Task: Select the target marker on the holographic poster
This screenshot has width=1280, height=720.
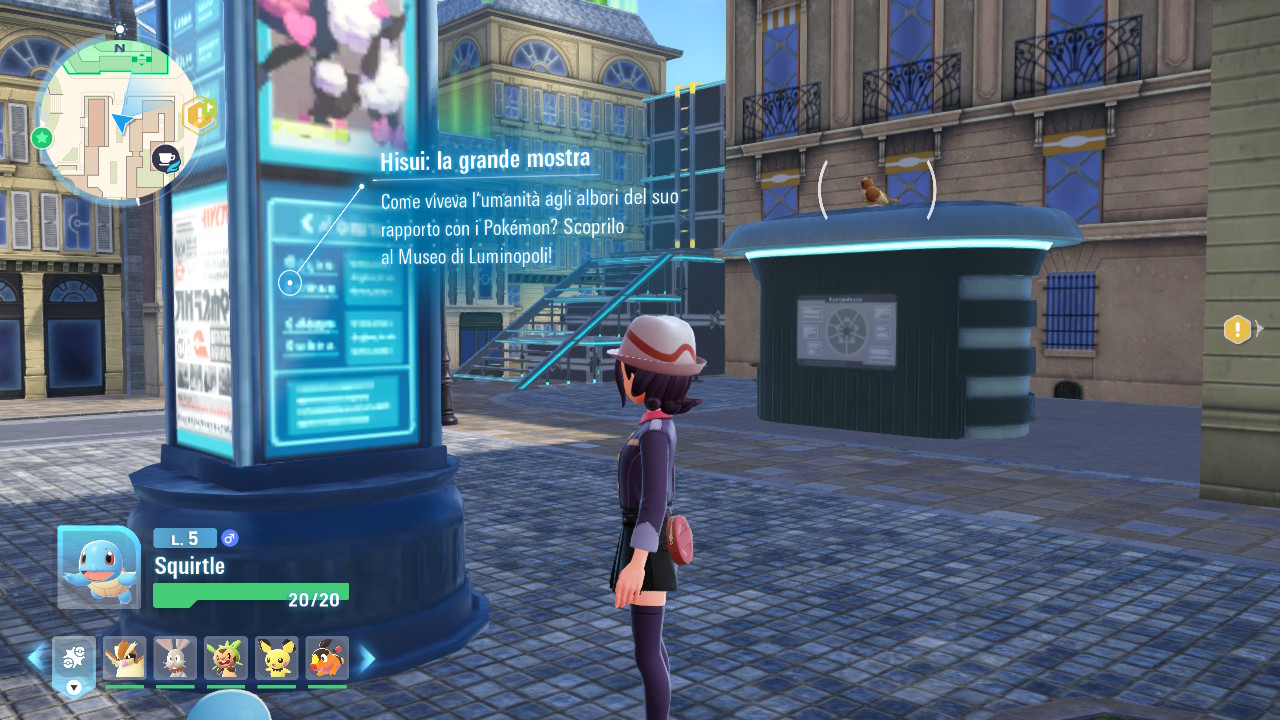Action: [x=289, y=283]
